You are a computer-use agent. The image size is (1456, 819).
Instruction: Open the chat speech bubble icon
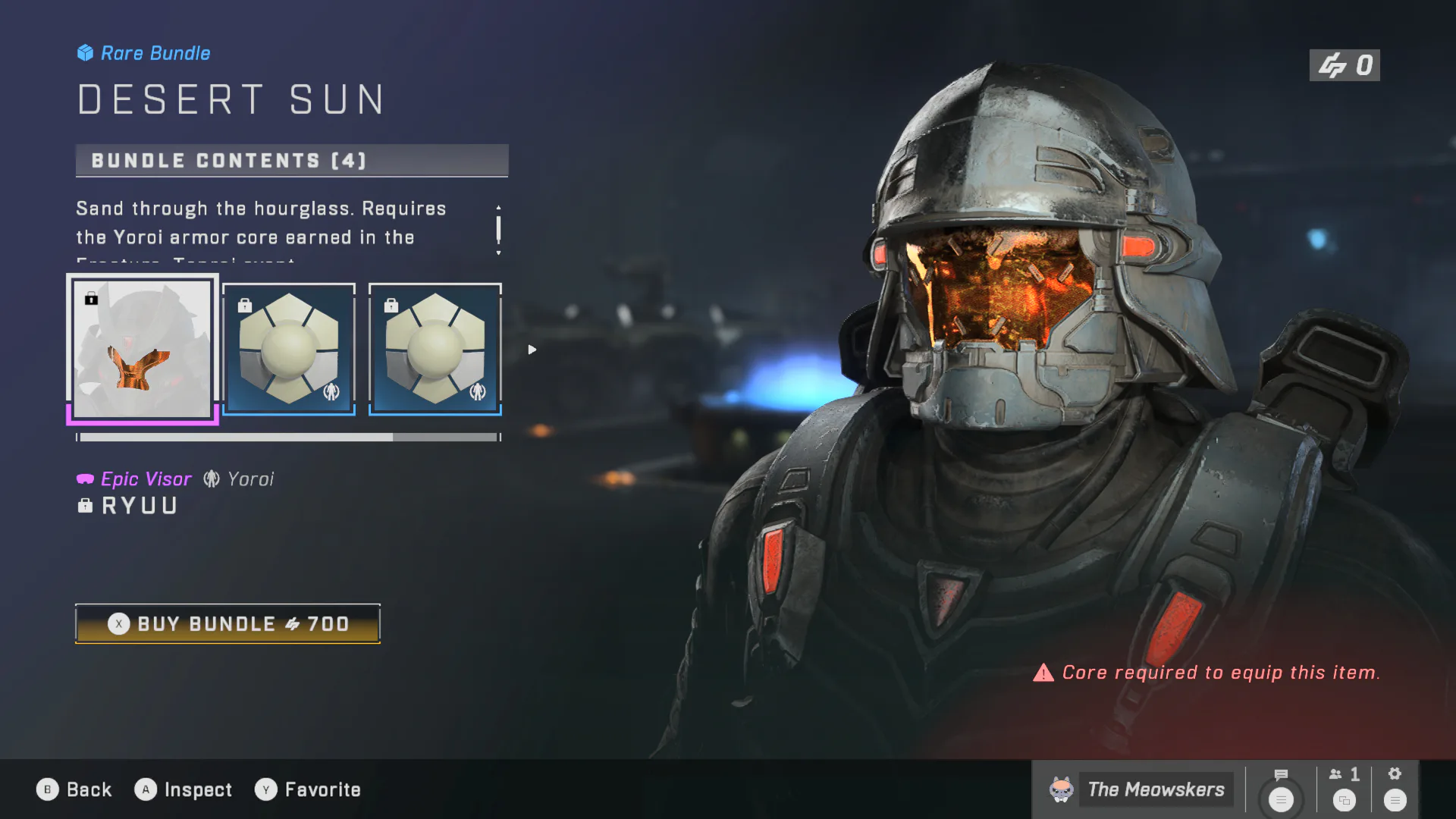pyautogui.click(x=1281, y=775)
